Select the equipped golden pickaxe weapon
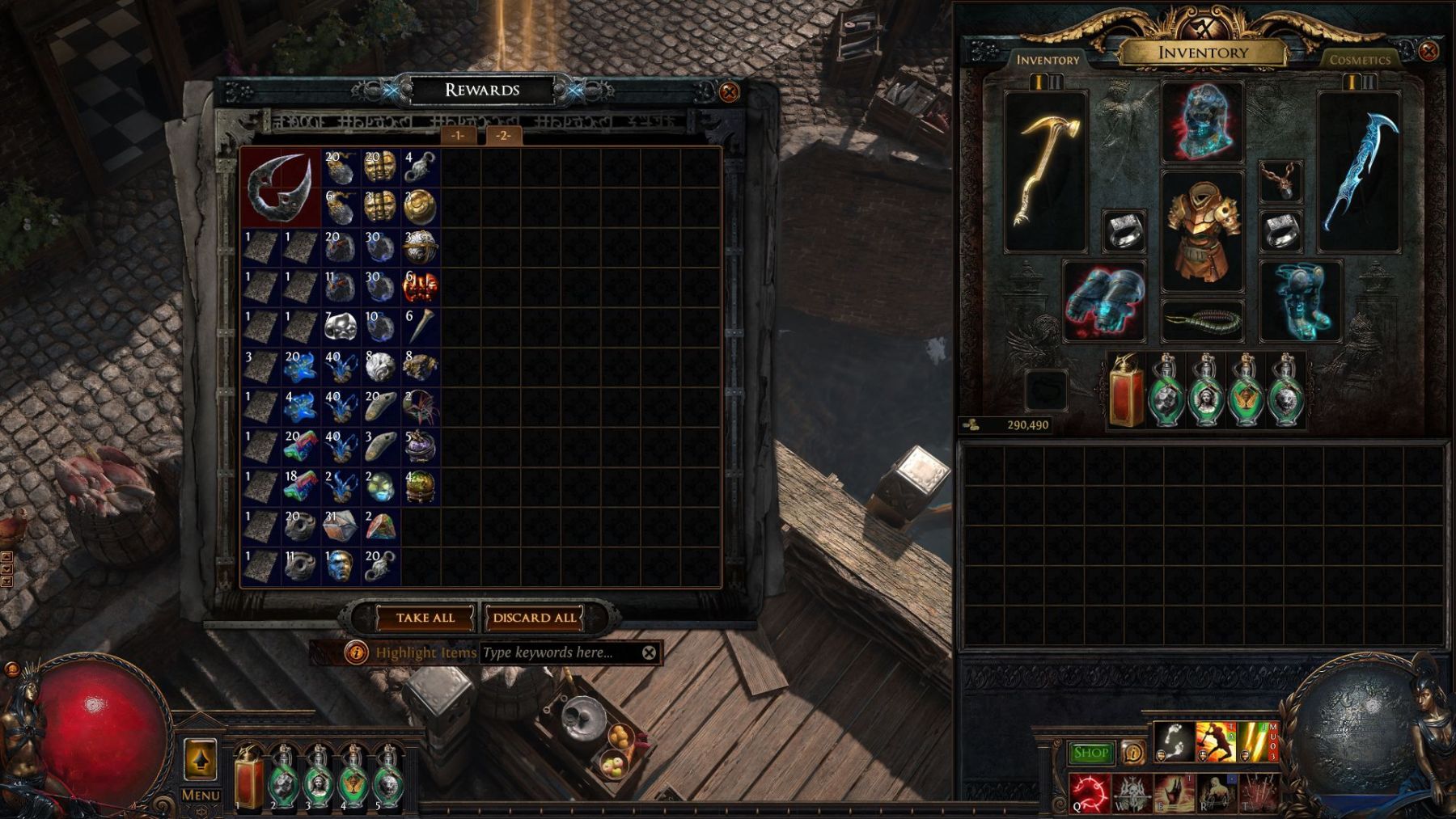 coord(1045,171)
